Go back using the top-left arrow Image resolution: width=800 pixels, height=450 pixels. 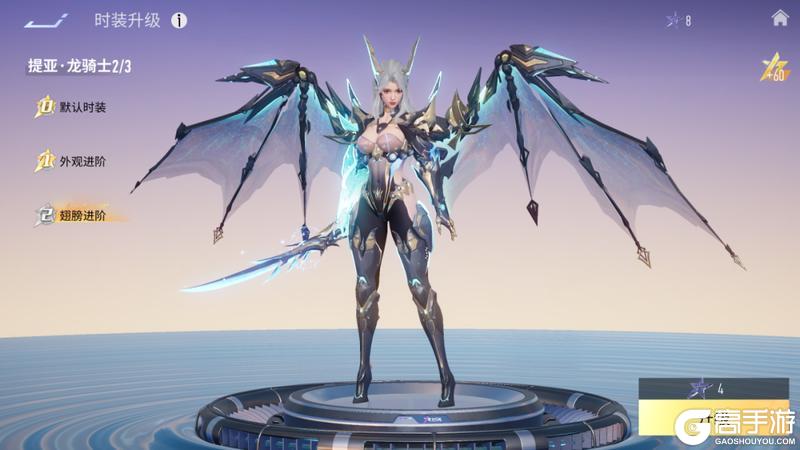coord(46,20)
